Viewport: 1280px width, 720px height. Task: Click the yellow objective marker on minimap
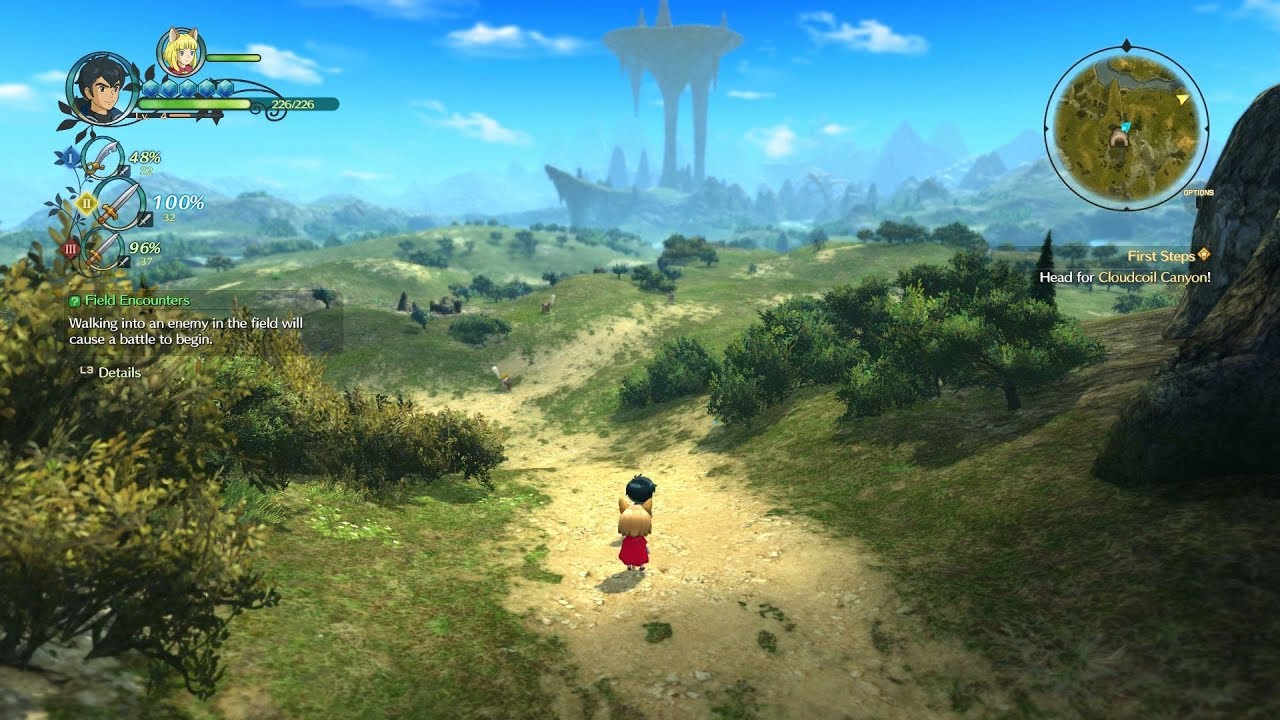1183,99
